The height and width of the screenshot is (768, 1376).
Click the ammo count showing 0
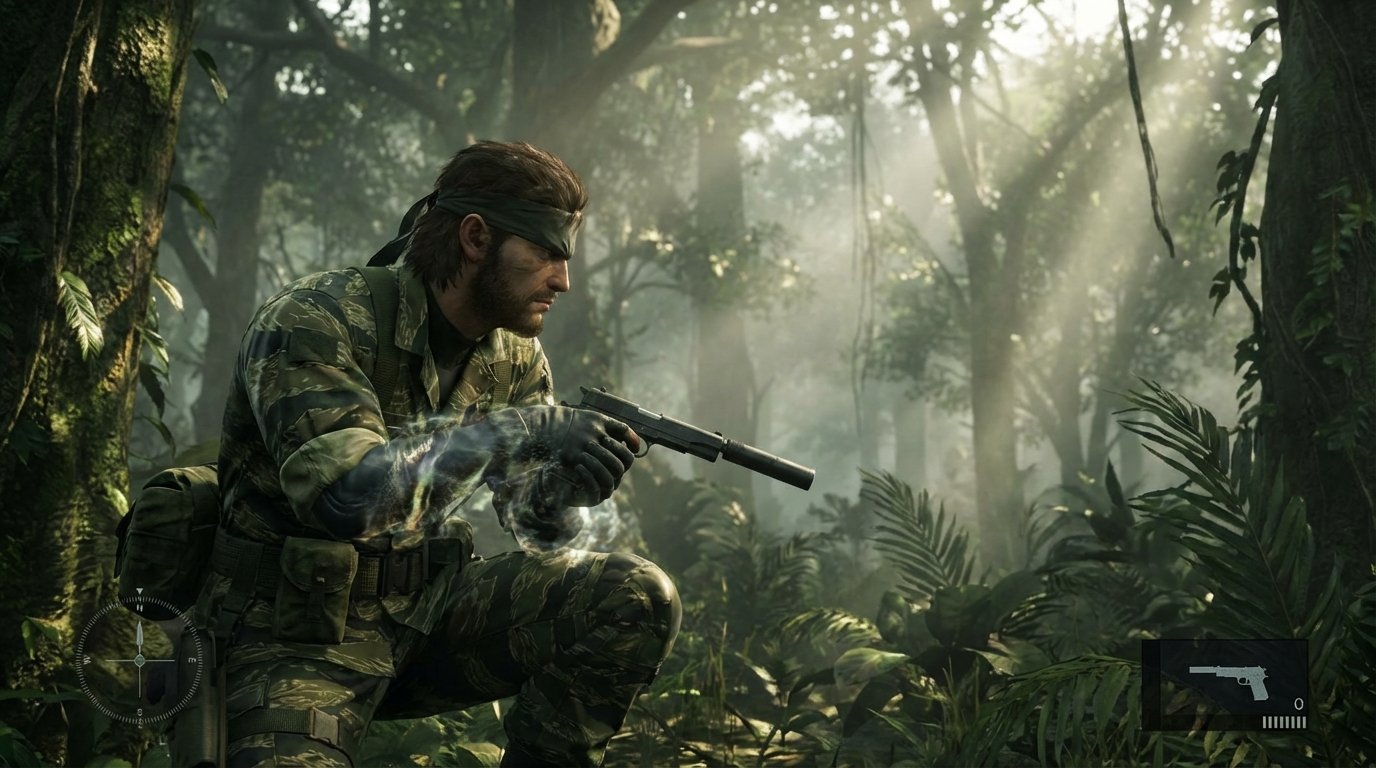click(x=1298, y=705)
